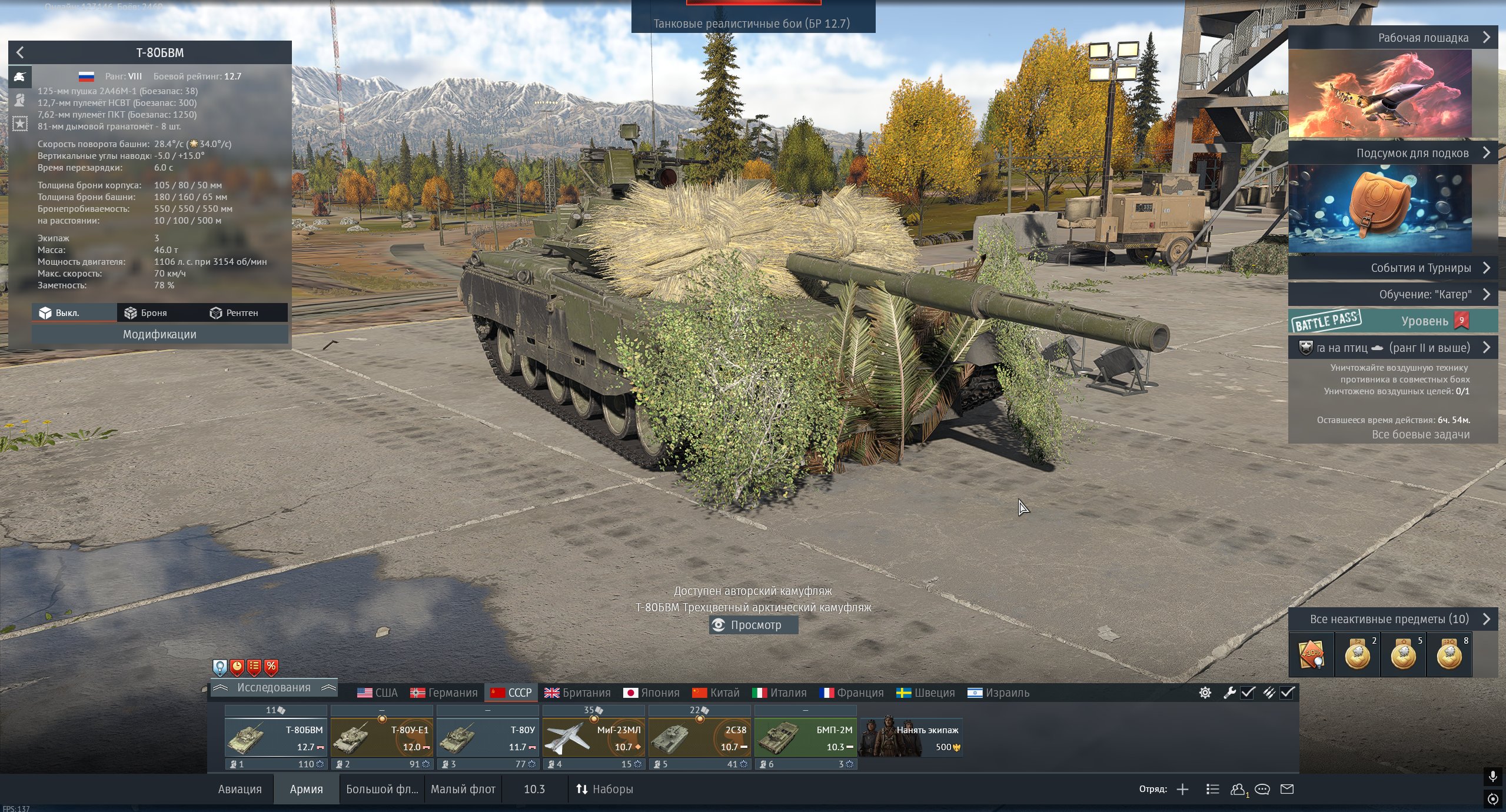Image resolution: width=1506 pixels, height=812 pixels.
Task: Select the Германия nation tab
Action: 444,693
